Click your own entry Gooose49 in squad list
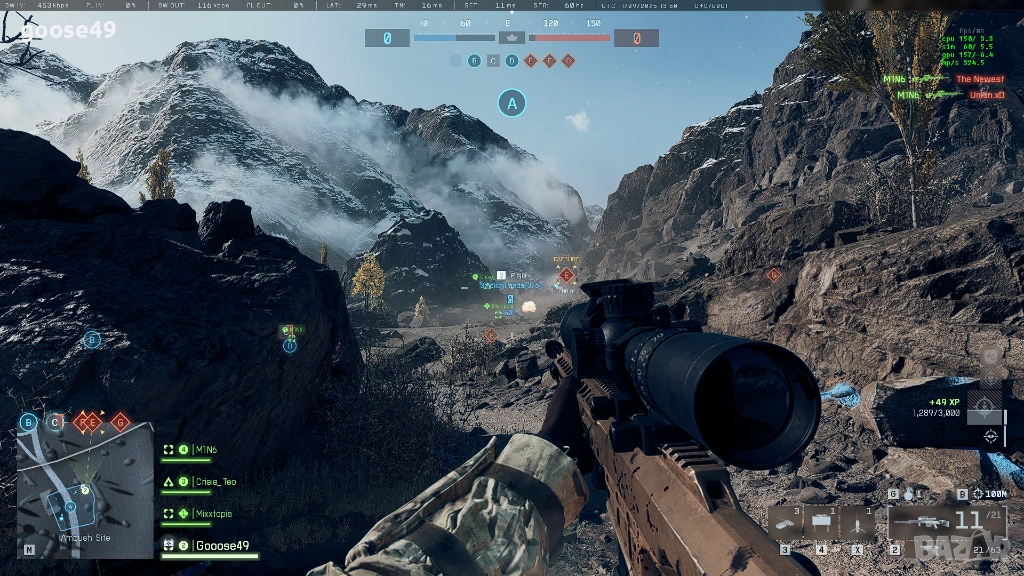Image resolution: width=1024 pixels, height=576 pixels. [x=220, y=546]
